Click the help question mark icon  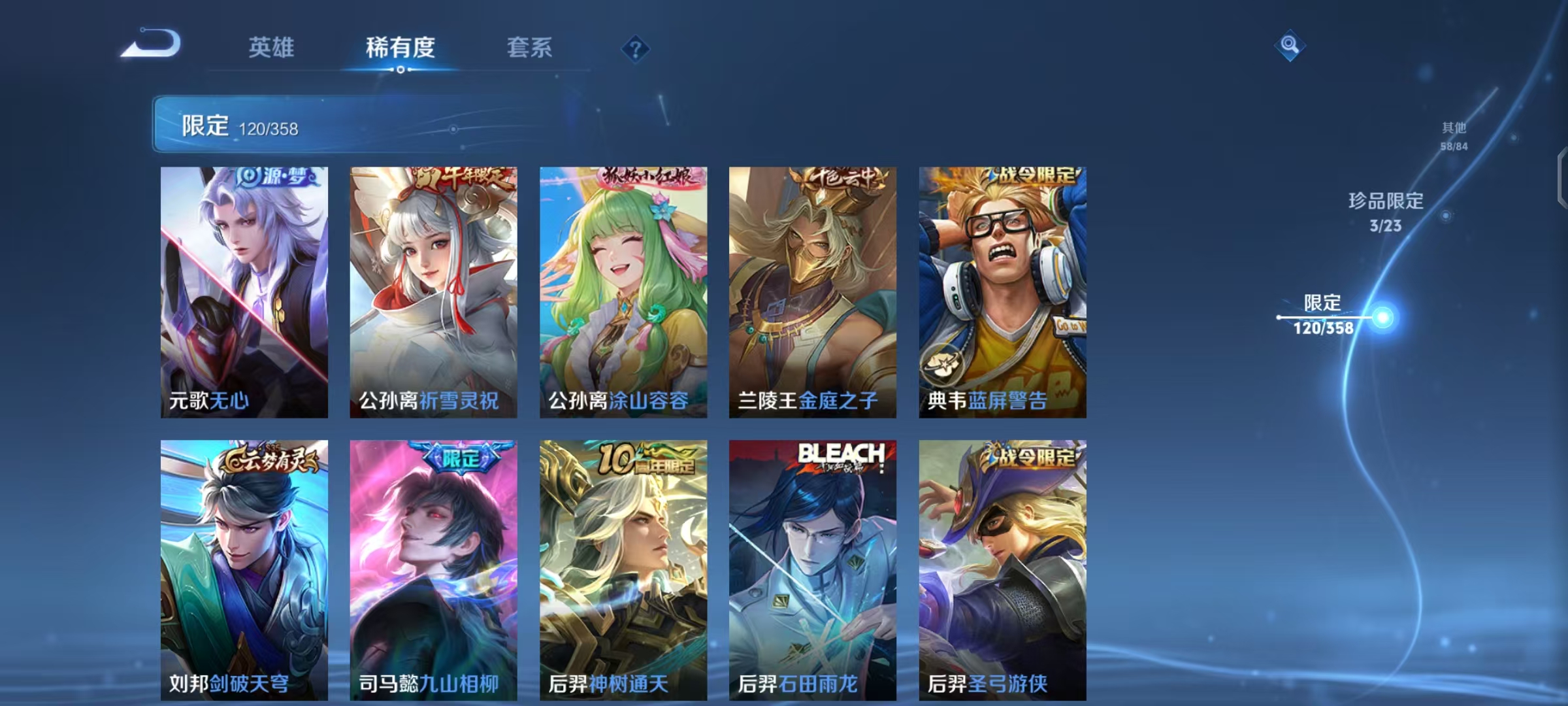point(636,48)
